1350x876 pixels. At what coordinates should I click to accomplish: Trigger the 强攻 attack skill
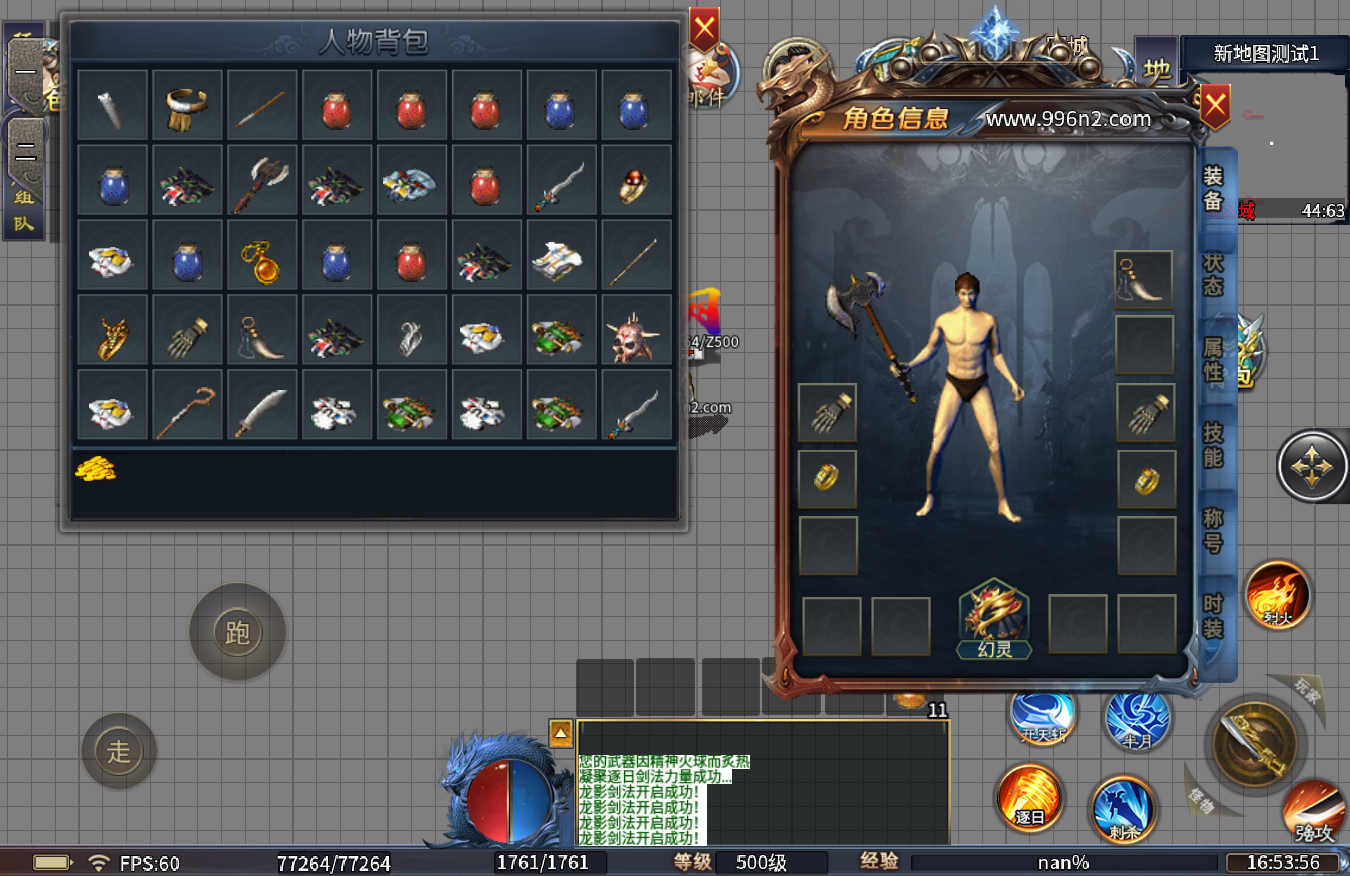point(1314,810)
